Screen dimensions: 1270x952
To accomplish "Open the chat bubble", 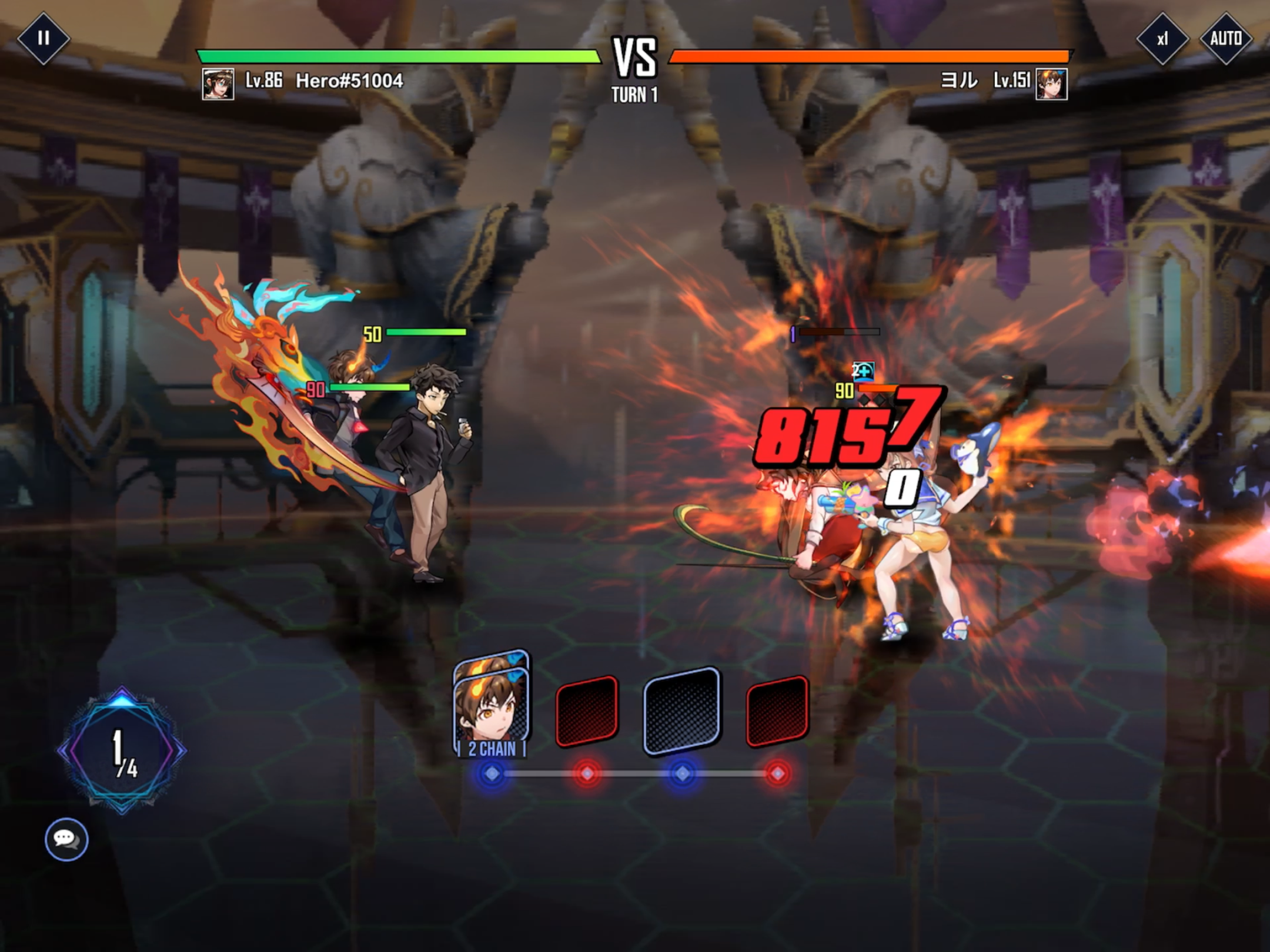I will click(x=66, y=839).
